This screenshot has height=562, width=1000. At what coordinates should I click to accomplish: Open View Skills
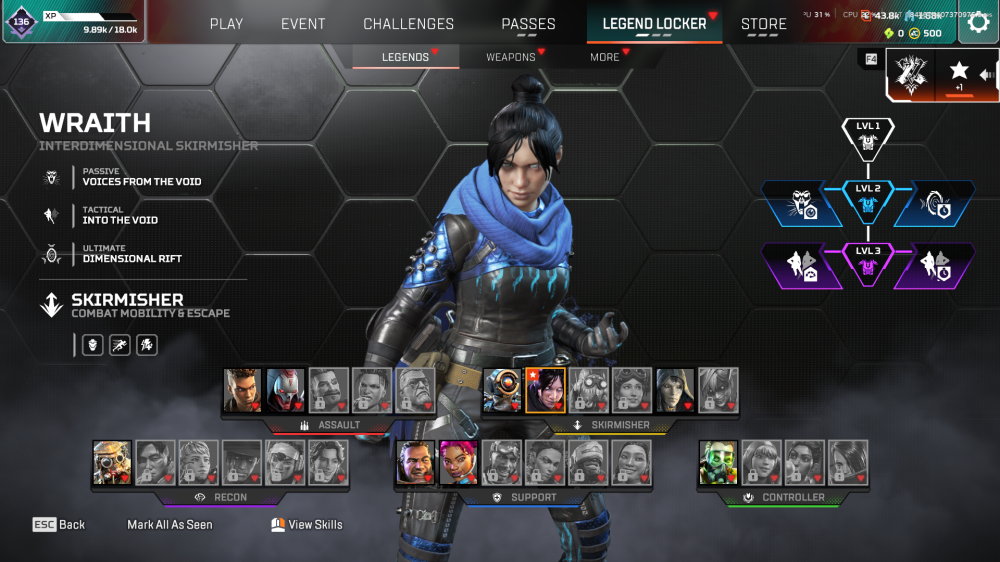307,524
